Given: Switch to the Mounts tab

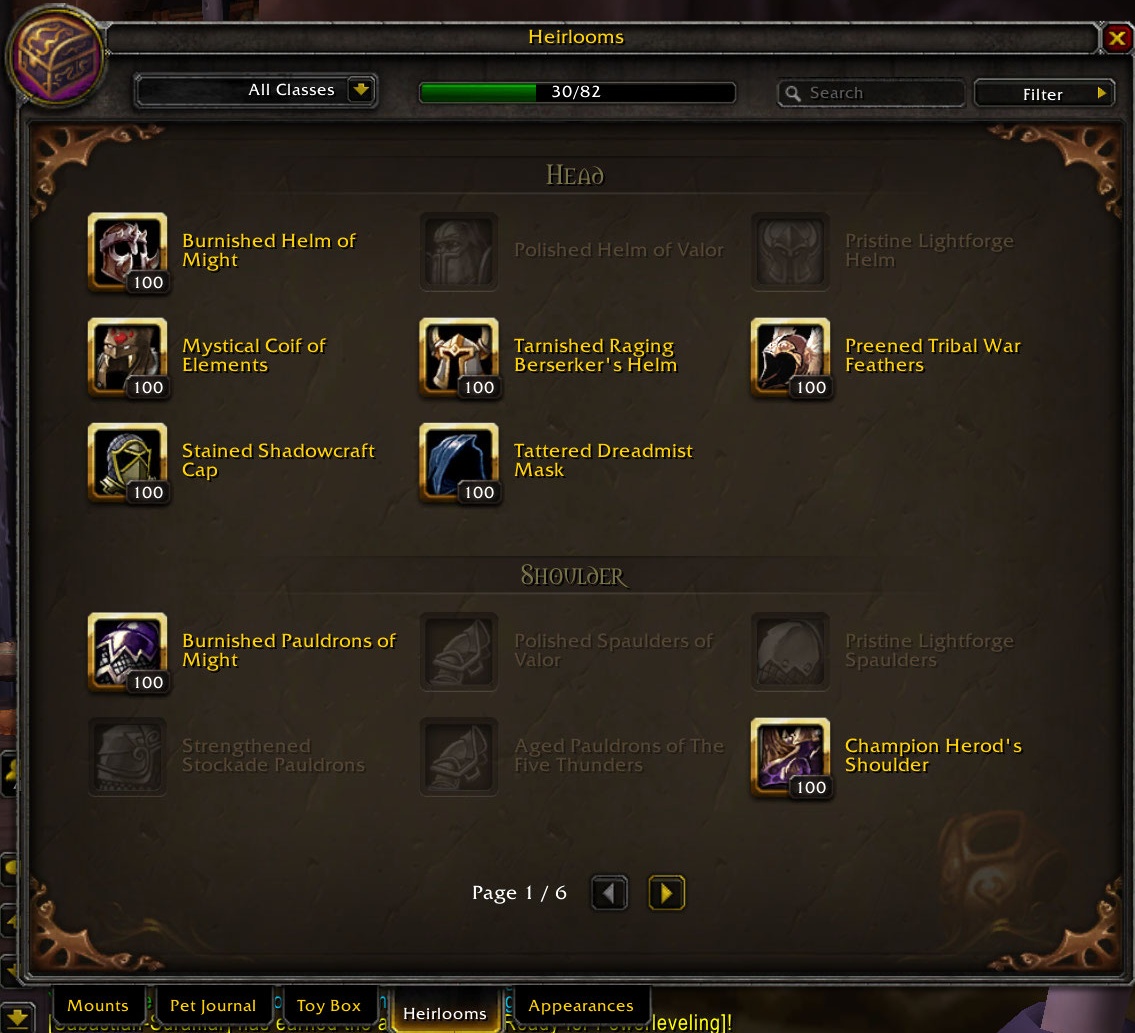Looking at the screenshot, I should coord(98,1005).
